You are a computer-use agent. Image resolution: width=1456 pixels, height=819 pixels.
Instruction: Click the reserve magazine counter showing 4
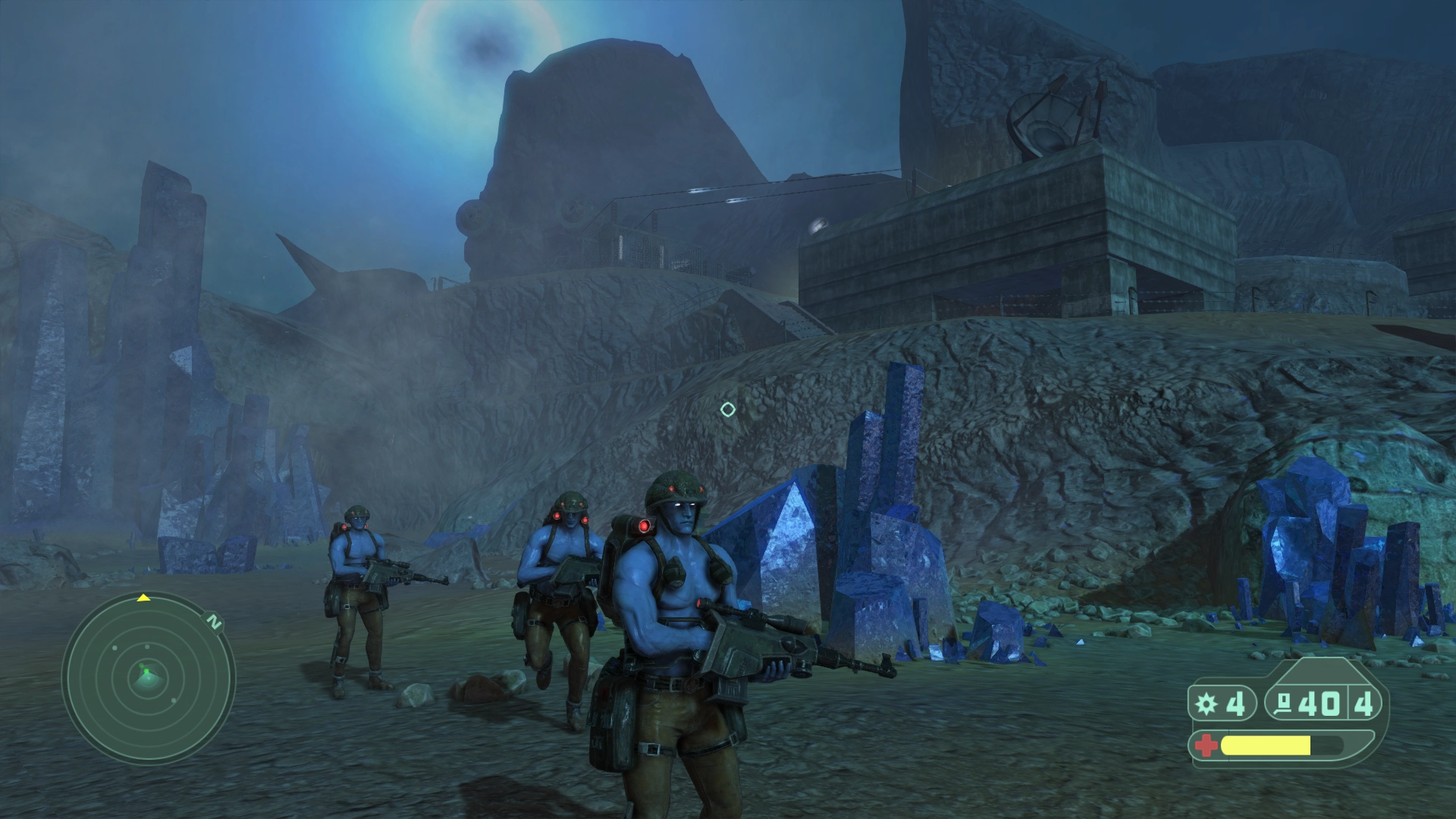point(1361,704)
